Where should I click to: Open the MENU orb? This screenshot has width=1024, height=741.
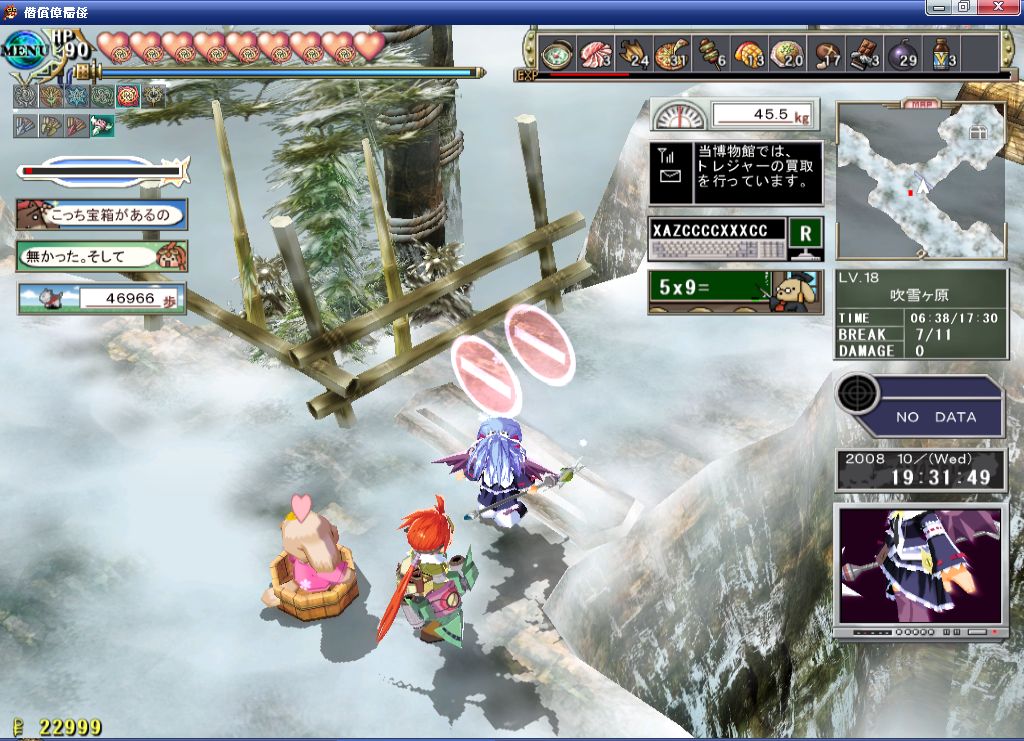click(x=24, y=50)
